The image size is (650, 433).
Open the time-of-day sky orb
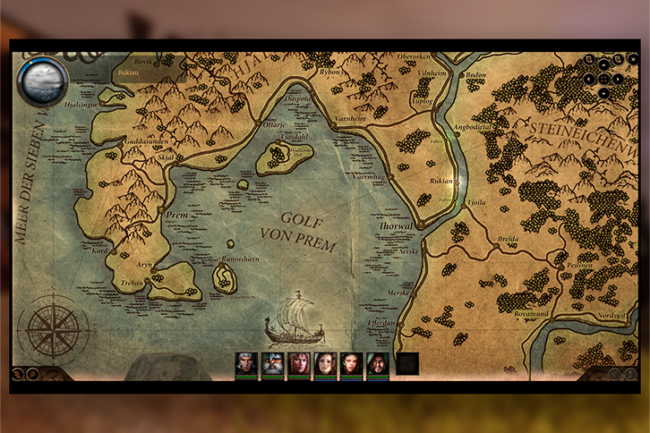[42, 80]
